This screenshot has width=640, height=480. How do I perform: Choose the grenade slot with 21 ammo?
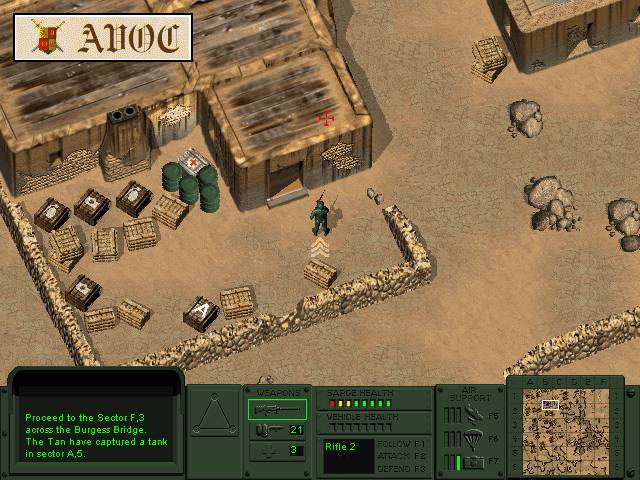click(271, 430)
